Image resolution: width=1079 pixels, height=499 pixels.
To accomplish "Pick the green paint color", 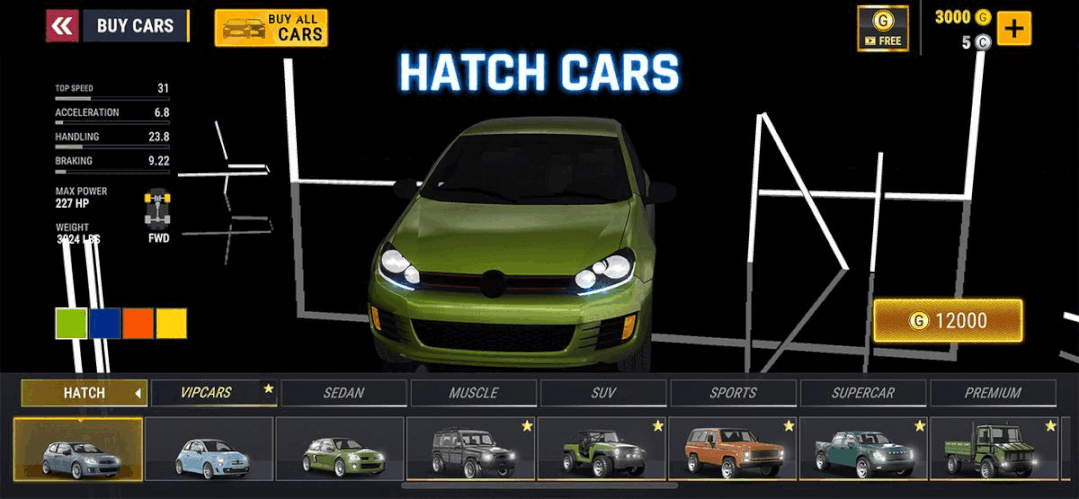I will click(71, 323).
